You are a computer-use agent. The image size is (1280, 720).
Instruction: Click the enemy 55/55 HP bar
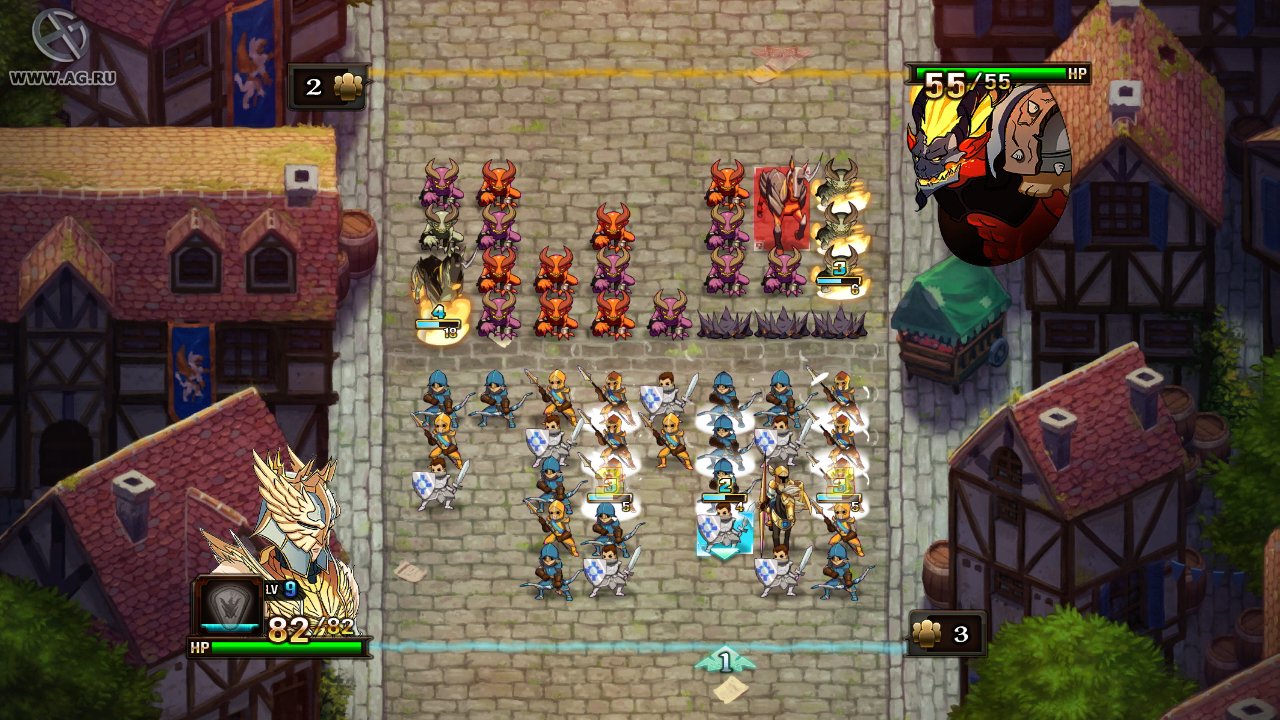[x=1000, y=73]
